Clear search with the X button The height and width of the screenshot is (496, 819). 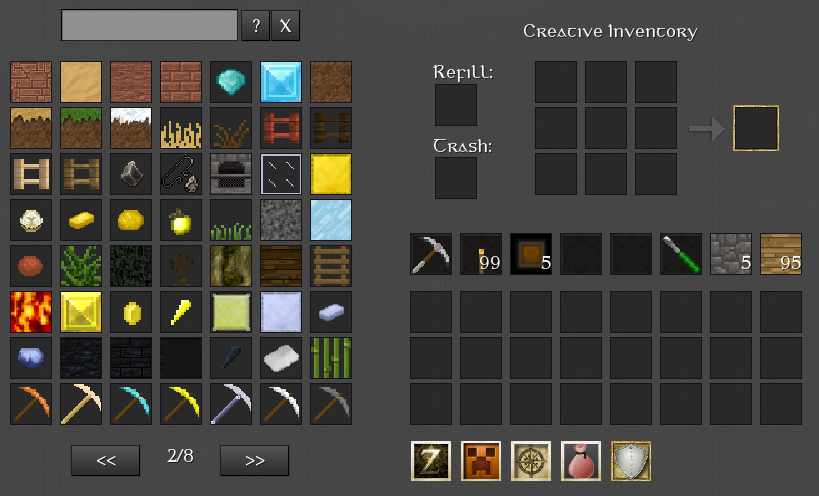285,26
